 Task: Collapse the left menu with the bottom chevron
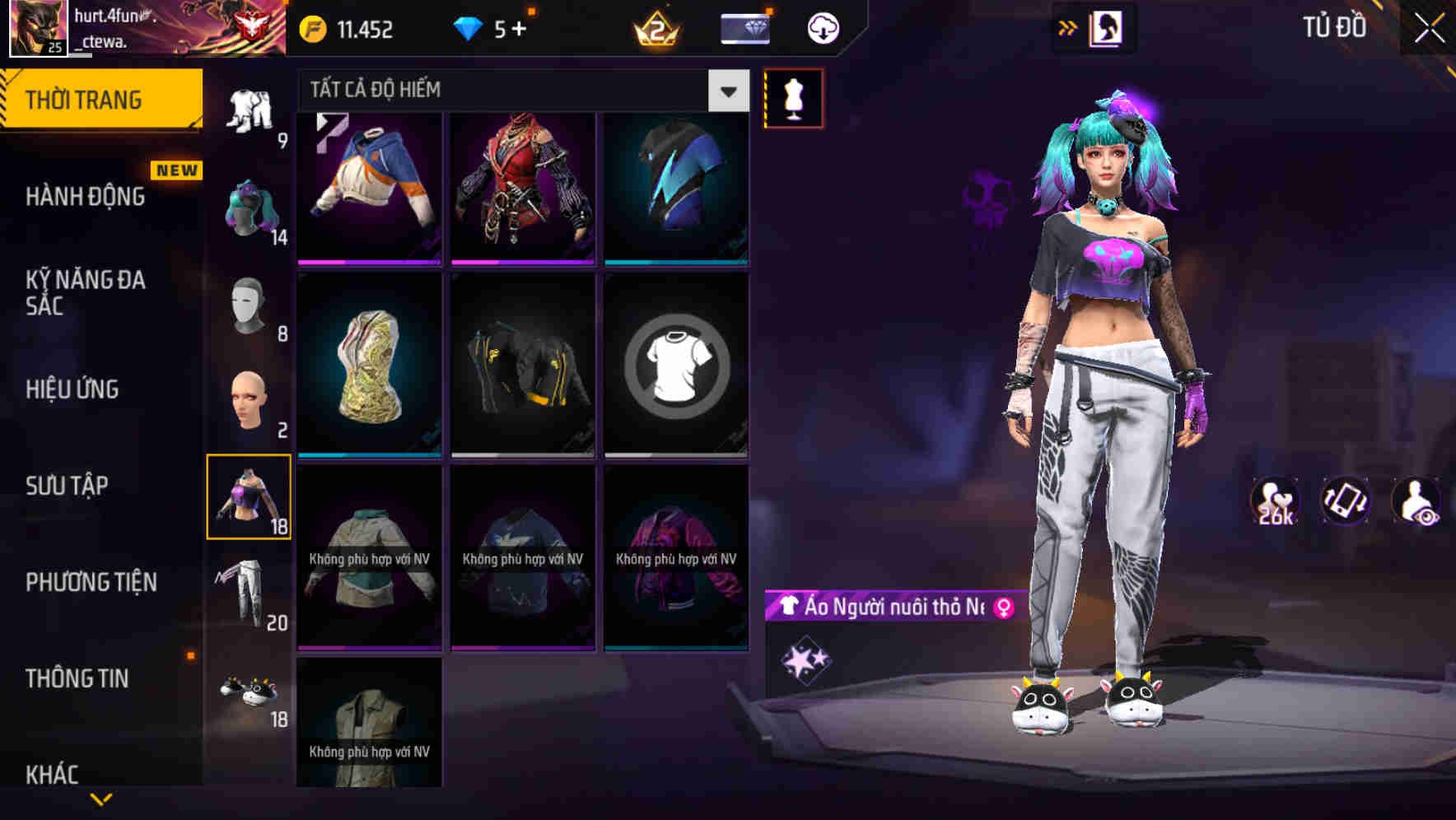(100, 799)
